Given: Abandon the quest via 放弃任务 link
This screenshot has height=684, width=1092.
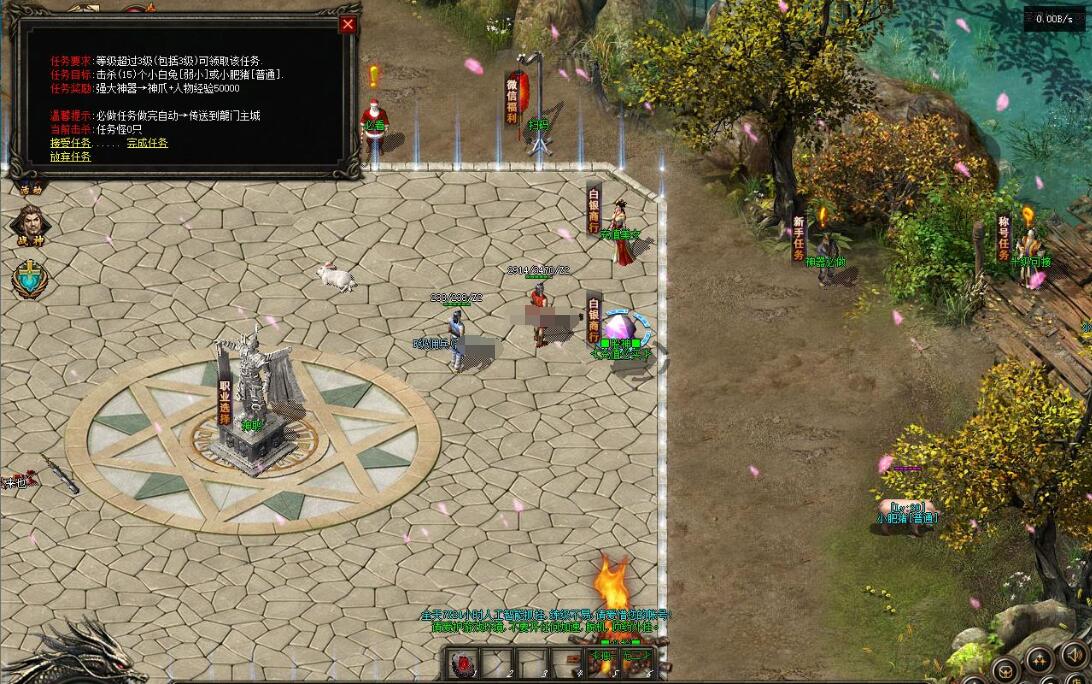Looking at the screenshot, I should [70, 157].
